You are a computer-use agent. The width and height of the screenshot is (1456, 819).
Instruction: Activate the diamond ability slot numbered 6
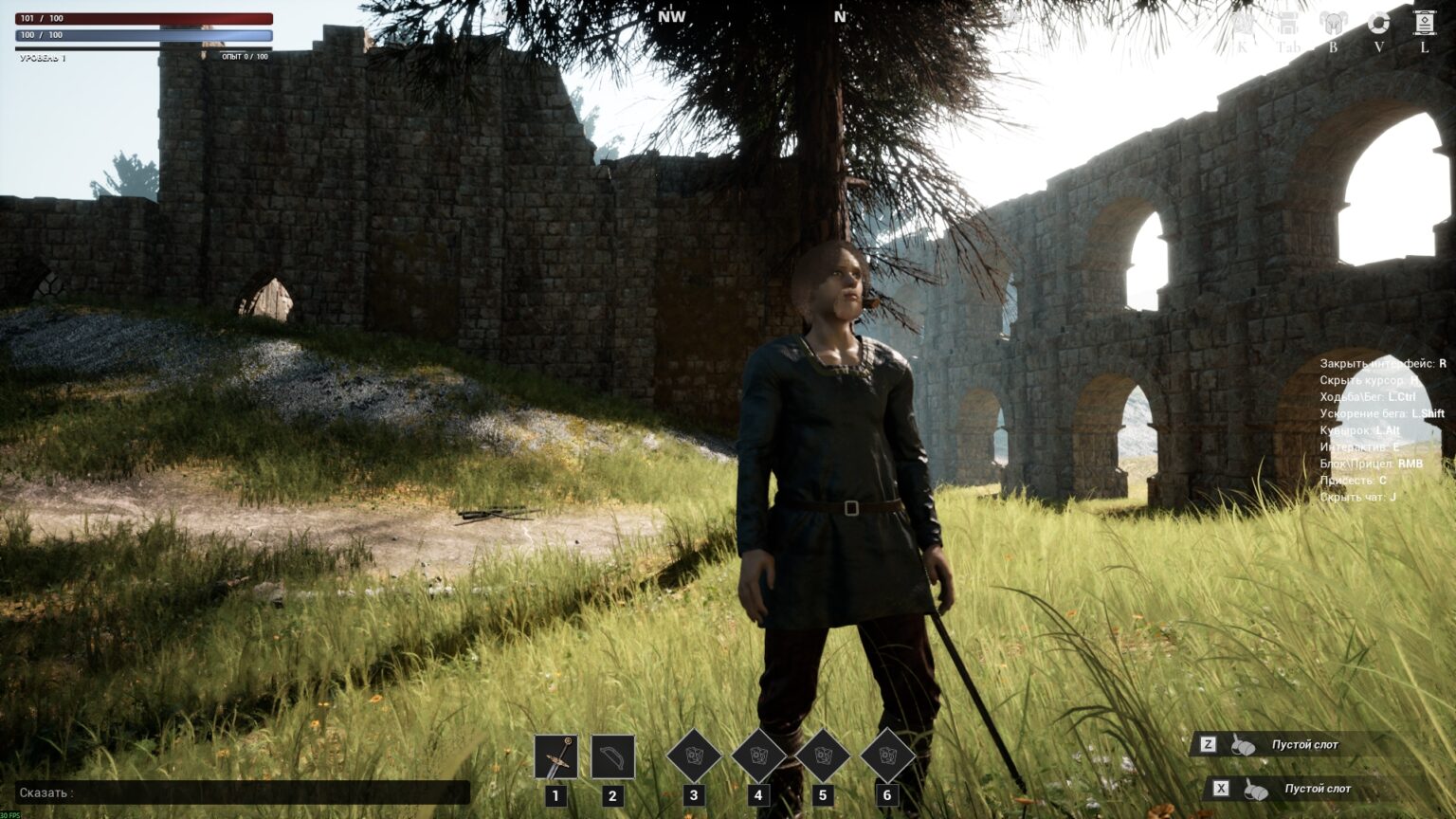[x=887, y=756]
